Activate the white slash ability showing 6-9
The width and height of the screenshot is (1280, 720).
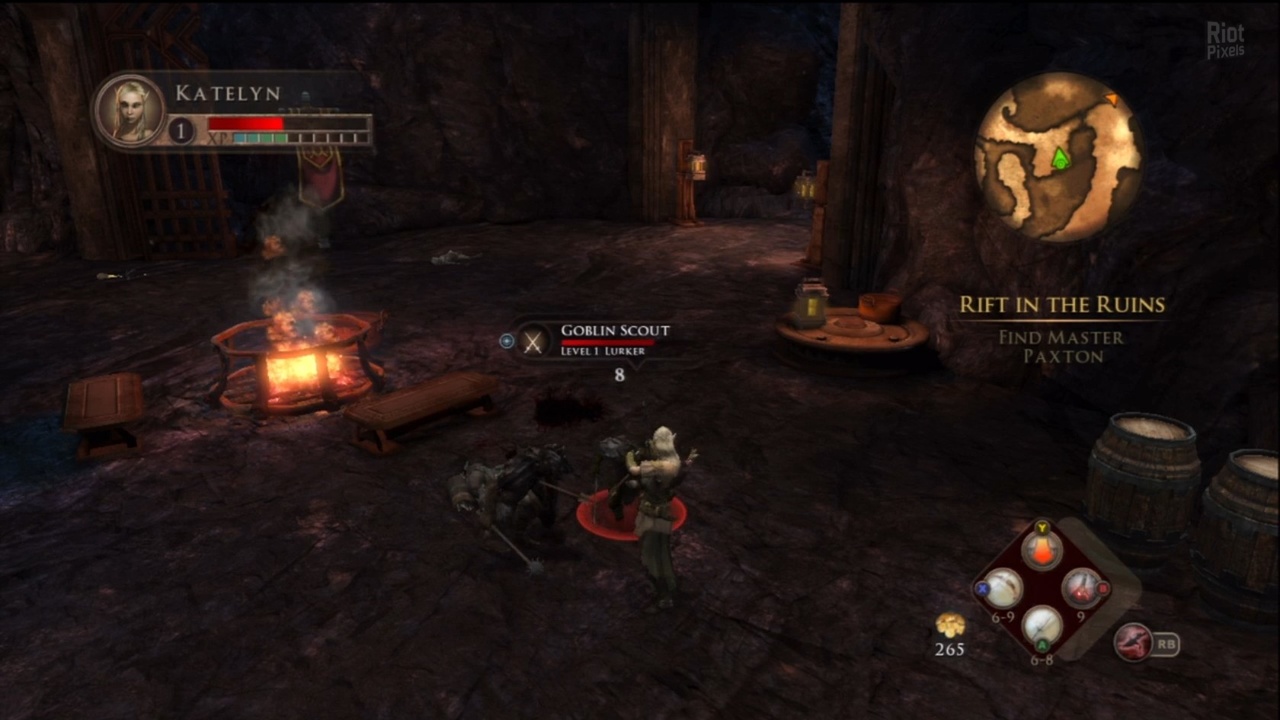[1003, 589]
